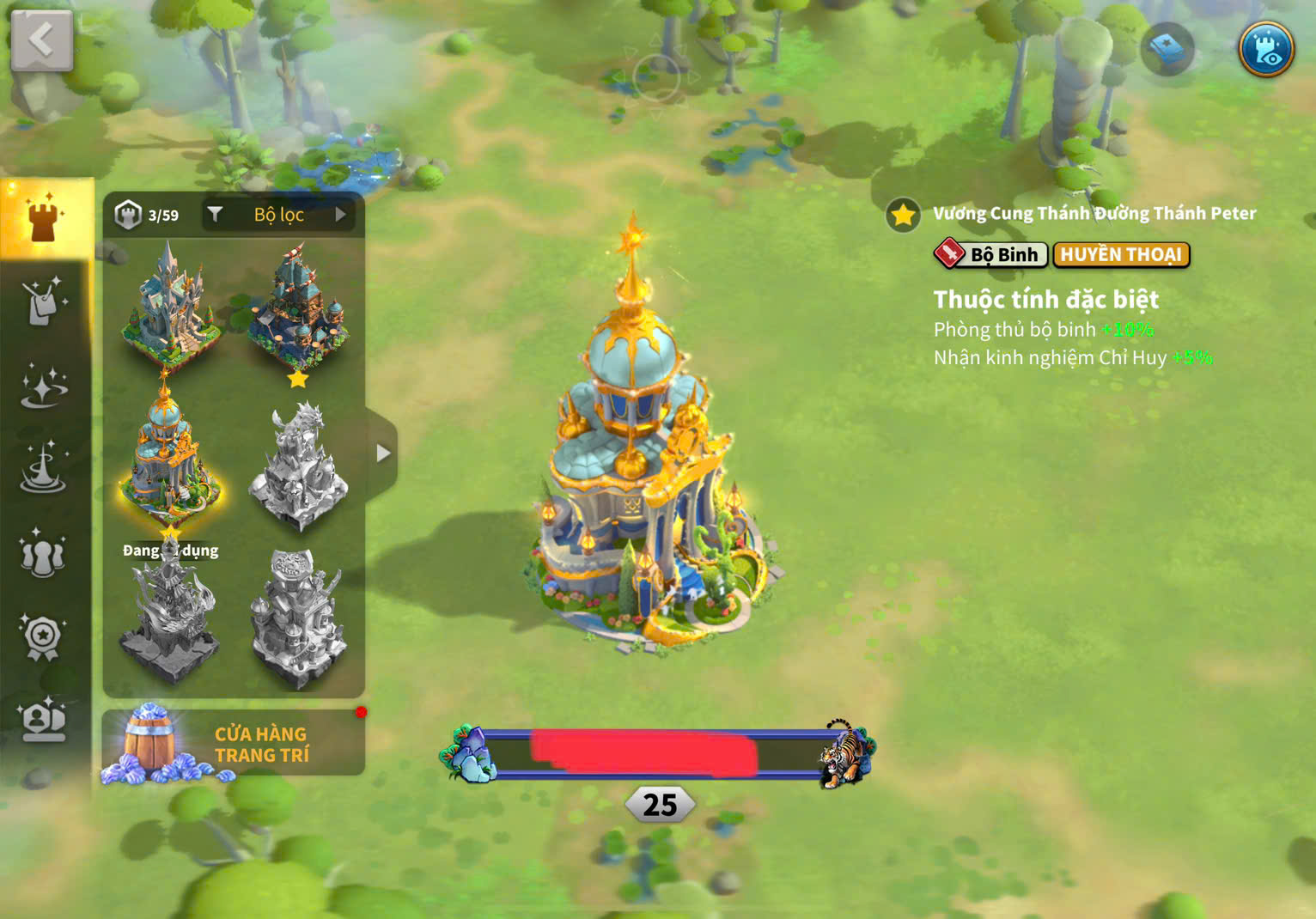The width and height of the screenshot is (1316, 919).
Task: Open the blue book icon
Action: click(1167, 49)
